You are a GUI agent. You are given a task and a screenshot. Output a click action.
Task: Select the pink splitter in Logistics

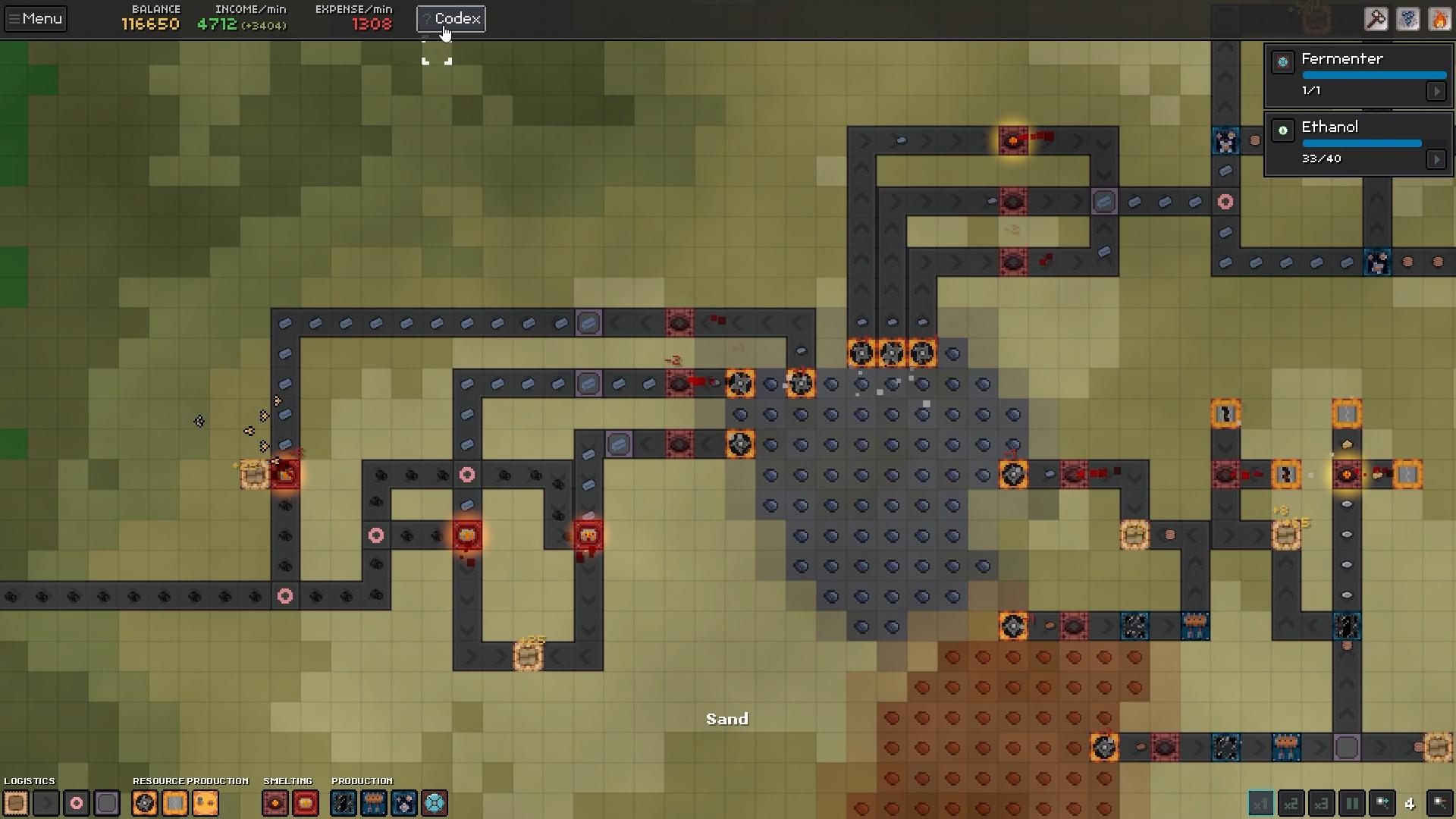[x=77, y=803]
